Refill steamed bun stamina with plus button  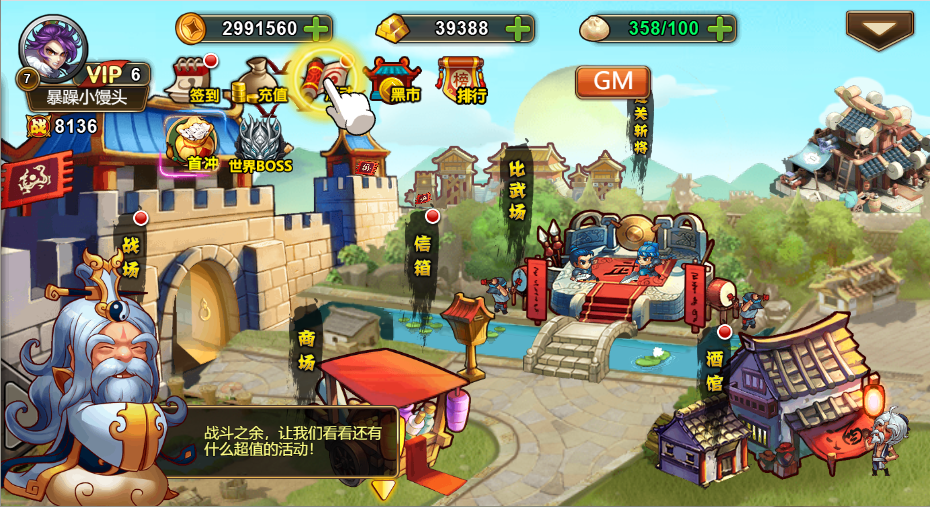click(x=720, y=28)
